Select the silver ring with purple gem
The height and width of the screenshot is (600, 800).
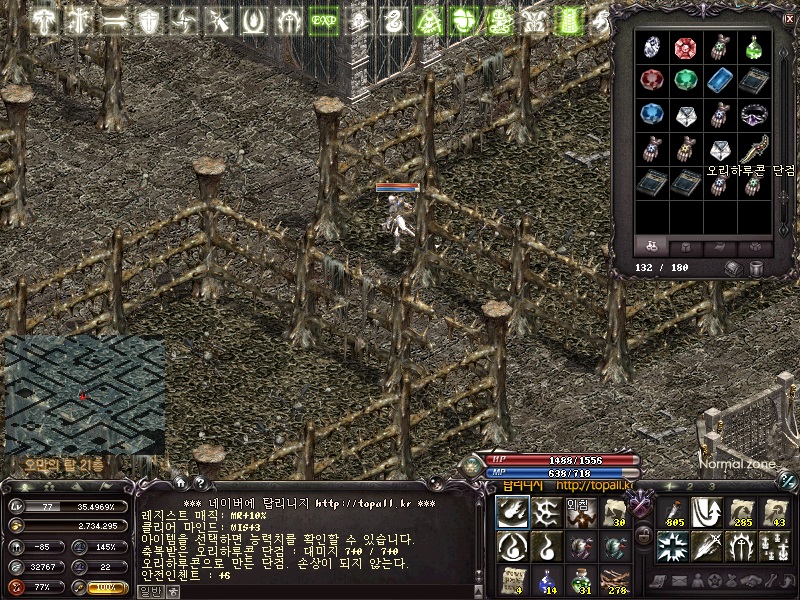pyautogui.click(x=752, y=115)
